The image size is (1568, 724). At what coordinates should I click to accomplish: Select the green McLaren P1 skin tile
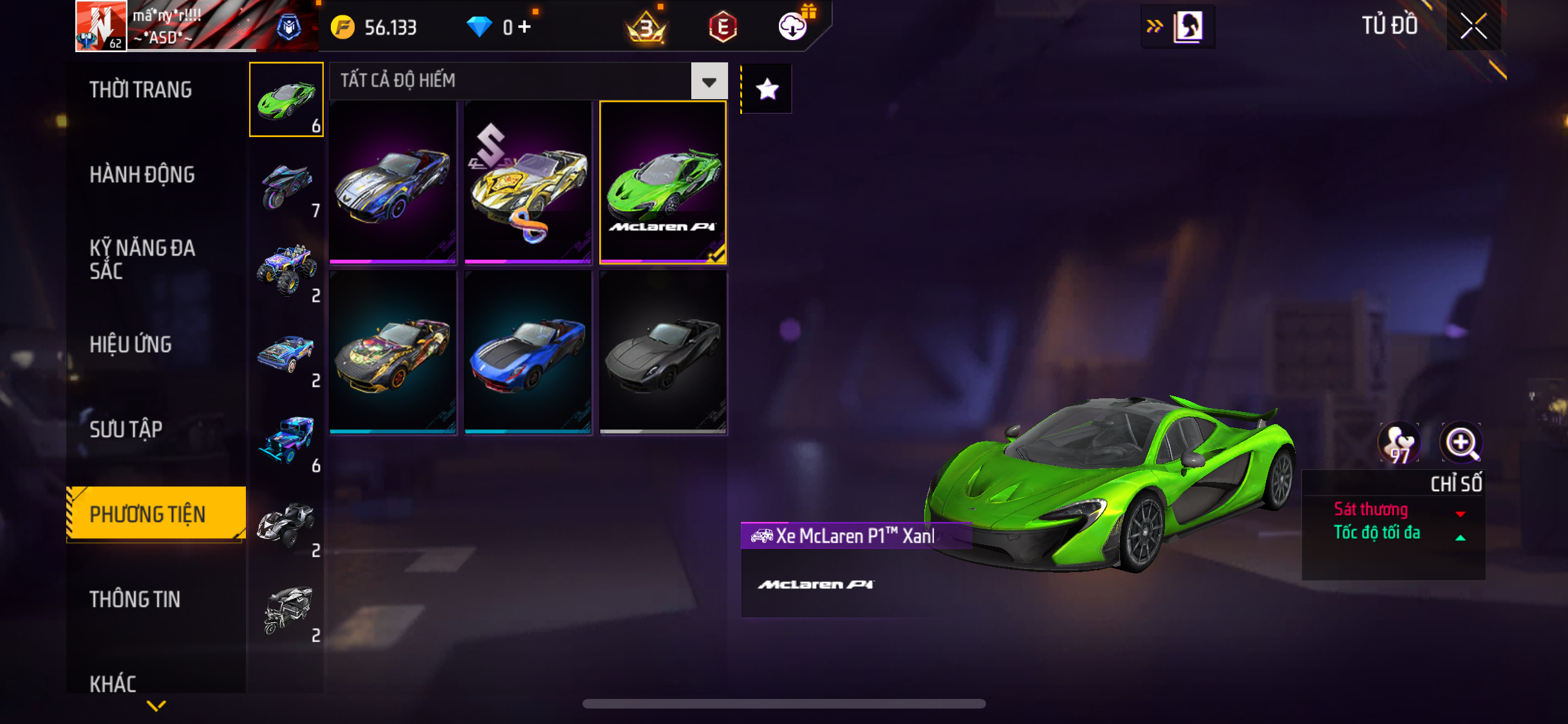click(x=663, y=182)
